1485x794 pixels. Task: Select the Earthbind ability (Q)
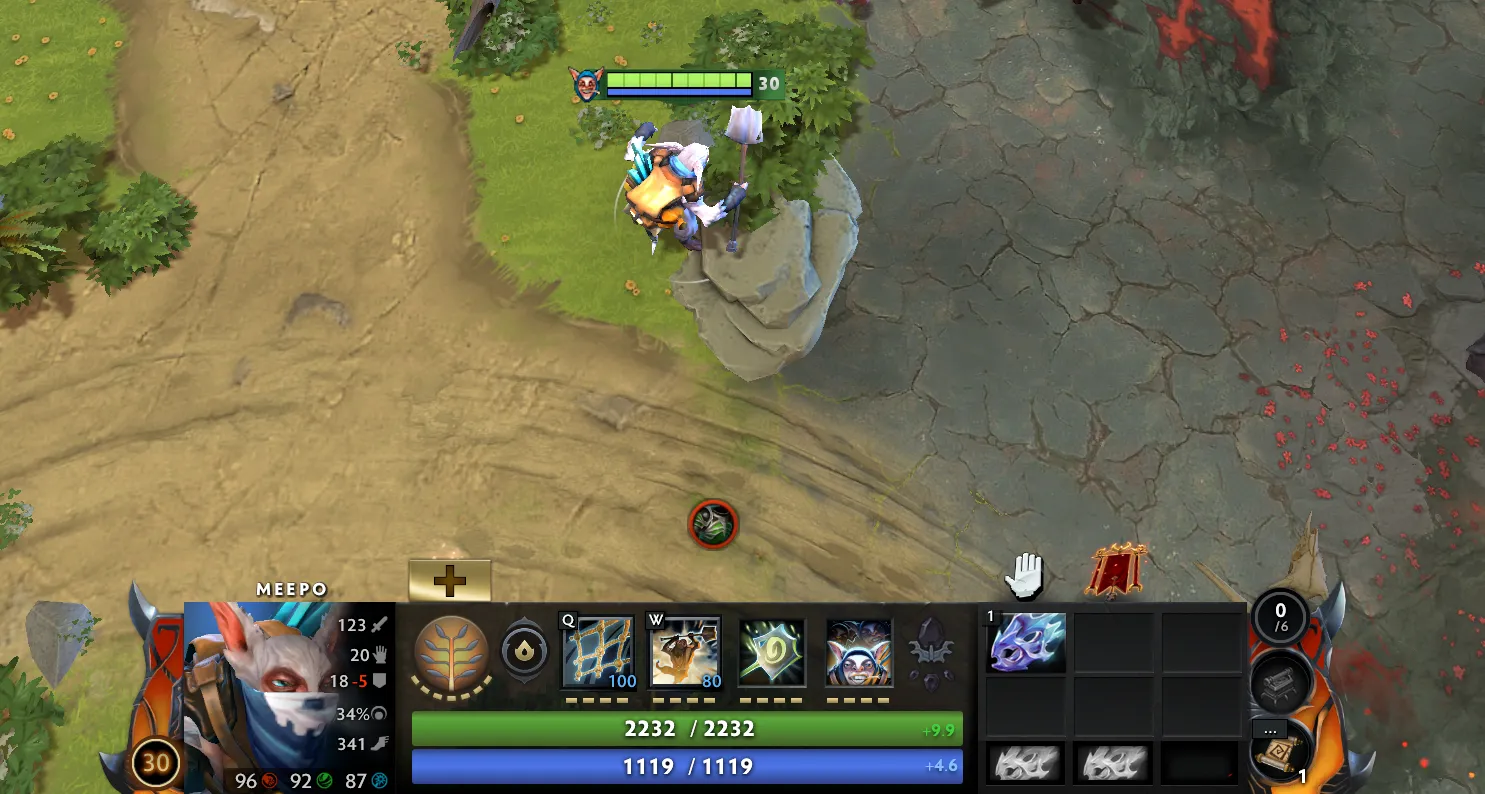click(597, 650)
